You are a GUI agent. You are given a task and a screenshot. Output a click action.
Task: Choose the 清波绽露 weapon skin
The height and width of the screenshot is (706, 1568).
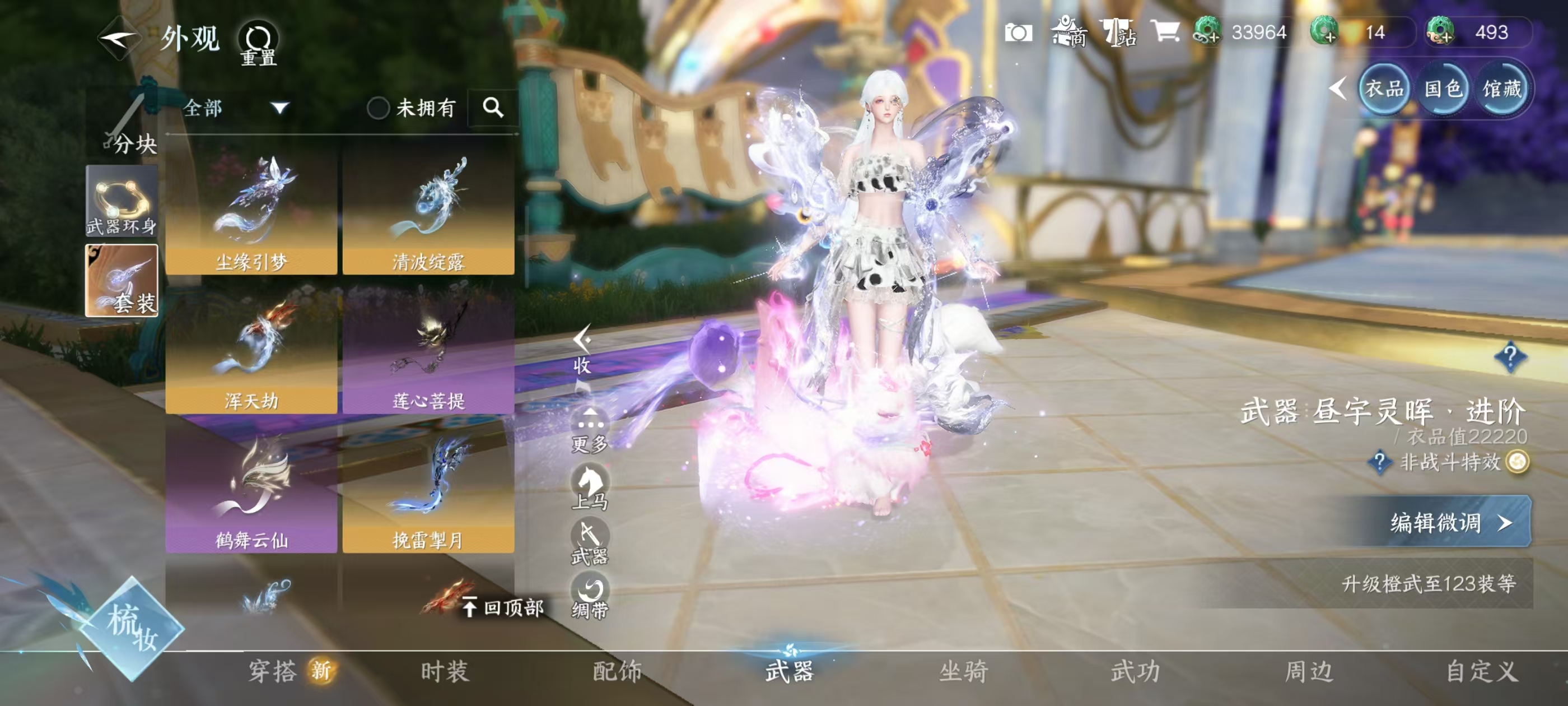428,210
